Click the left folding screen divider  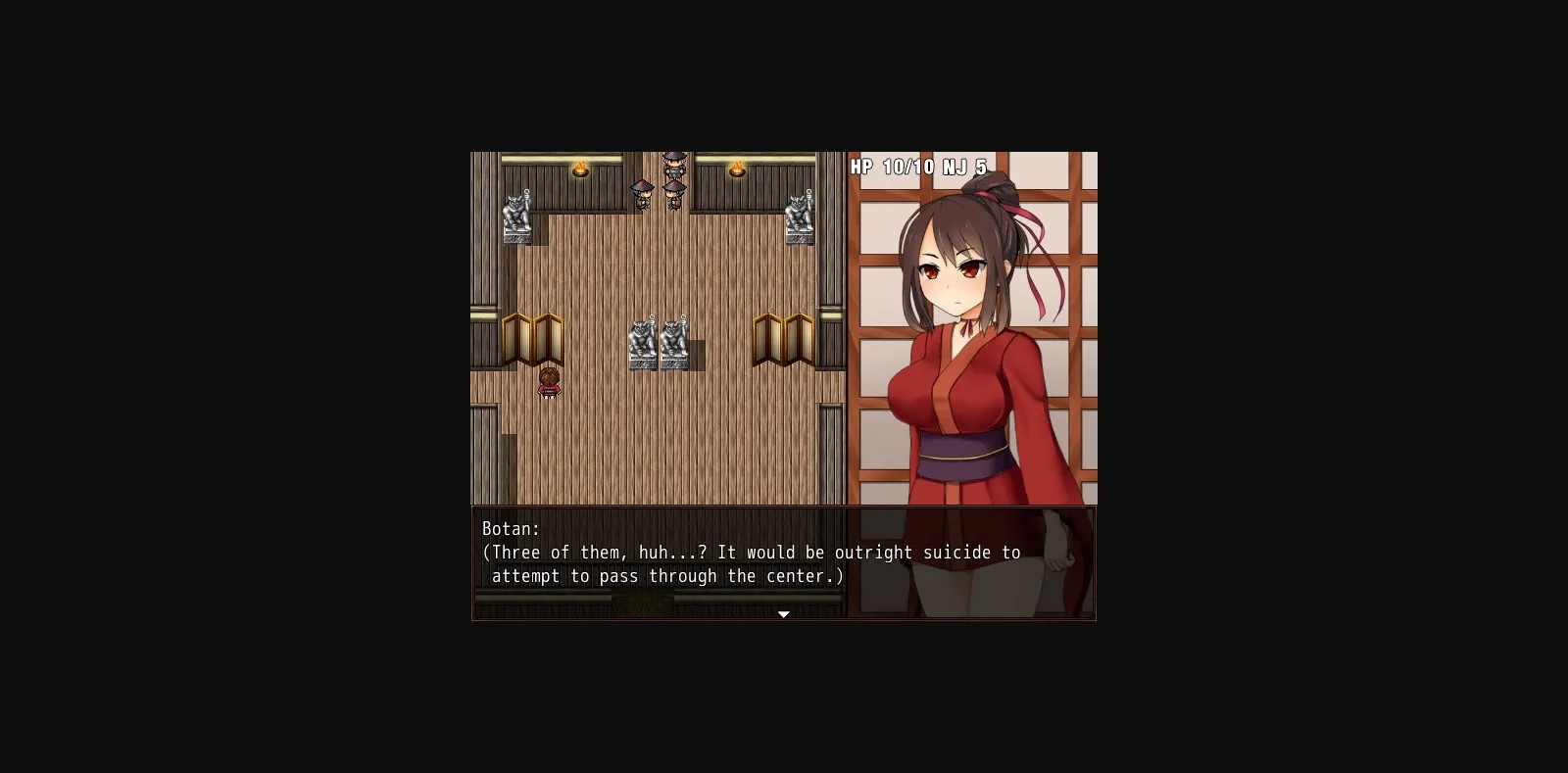click(x=534, y=338)
